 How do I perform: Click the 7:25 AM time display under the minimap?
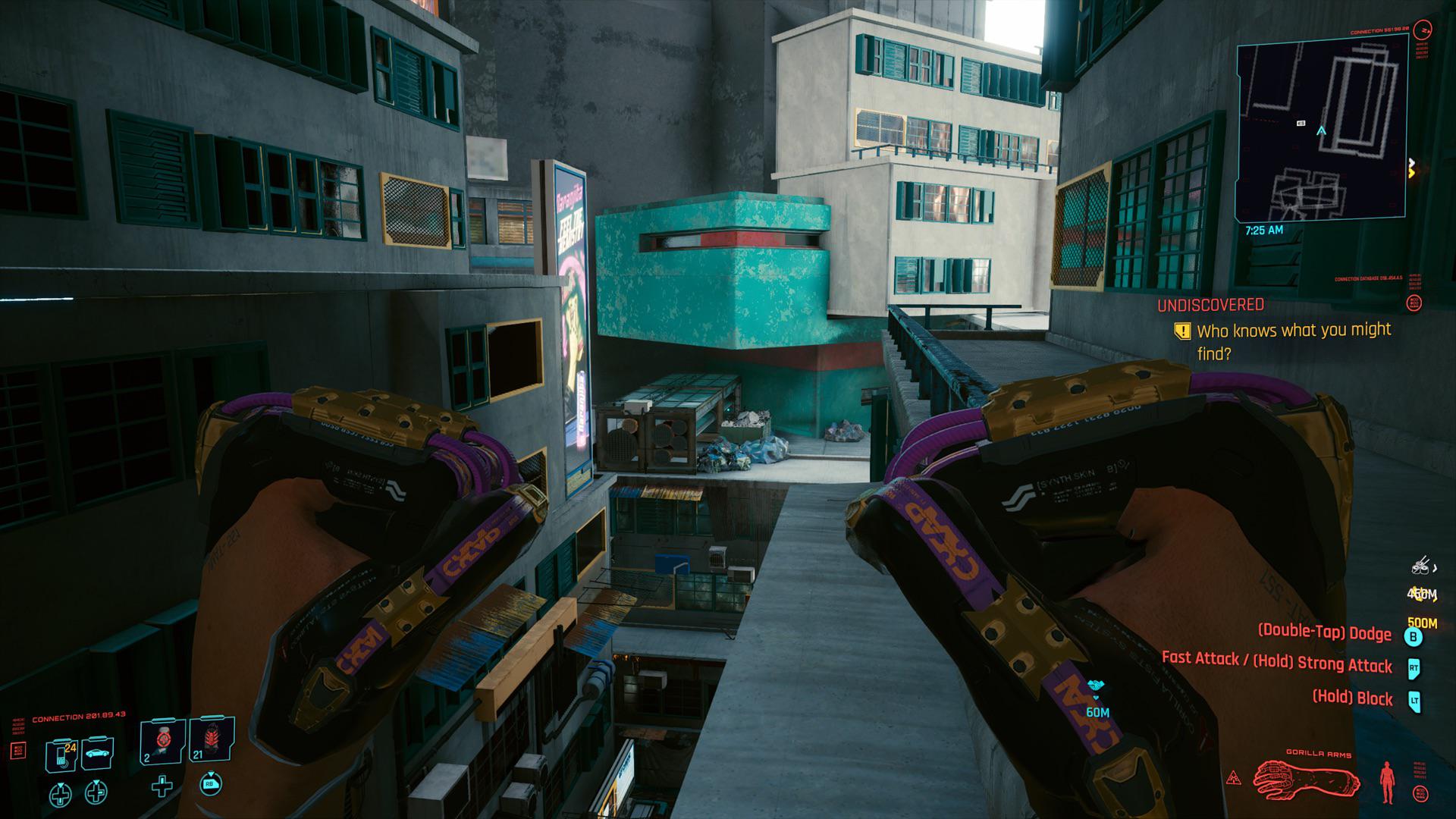pos(1265,230)
